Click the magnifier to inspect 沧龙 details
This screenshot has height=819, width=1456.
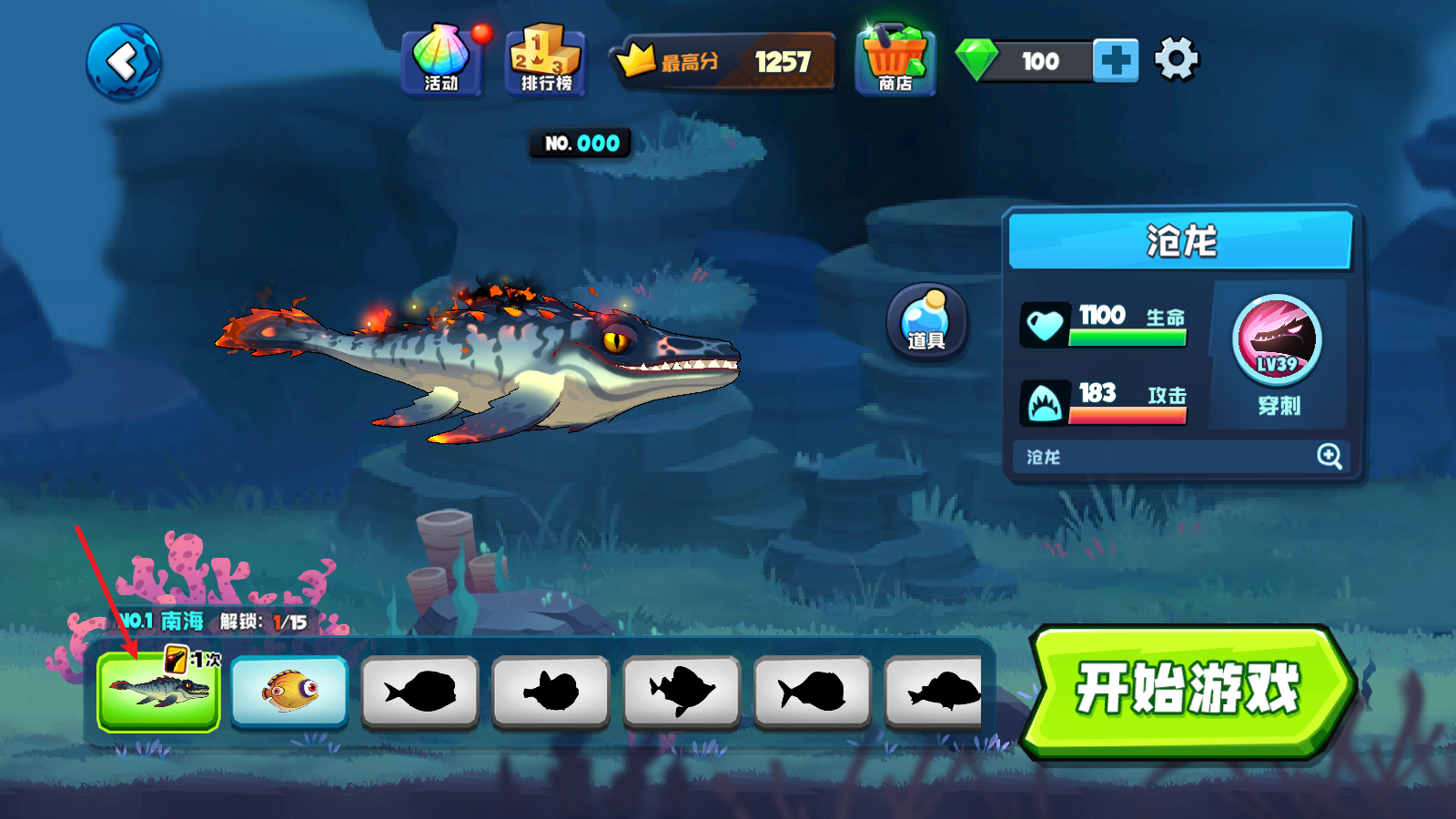(1330, 456)
